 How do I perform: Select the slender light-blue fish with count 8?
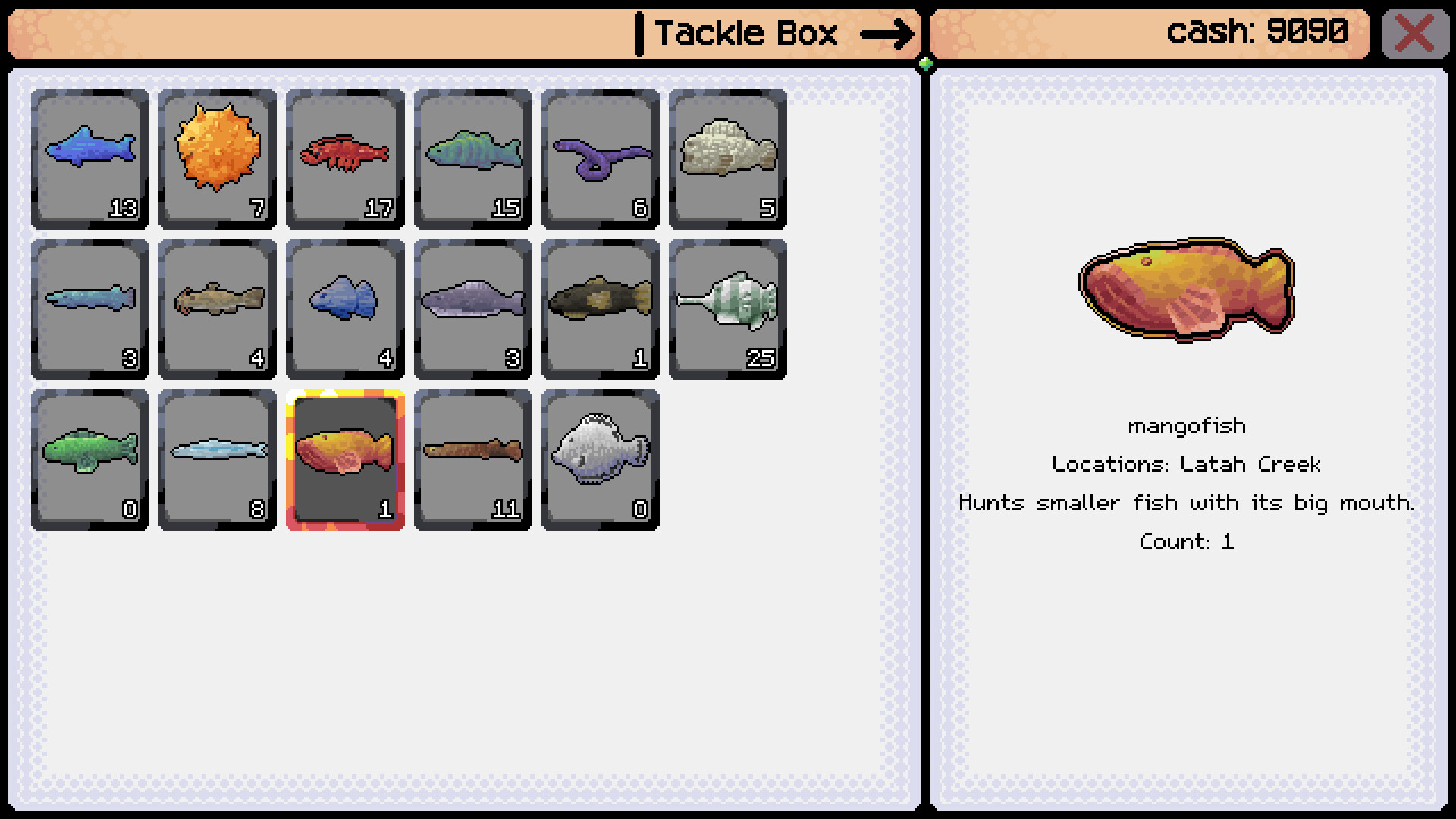pyautogui.click(x=217, y=453)
